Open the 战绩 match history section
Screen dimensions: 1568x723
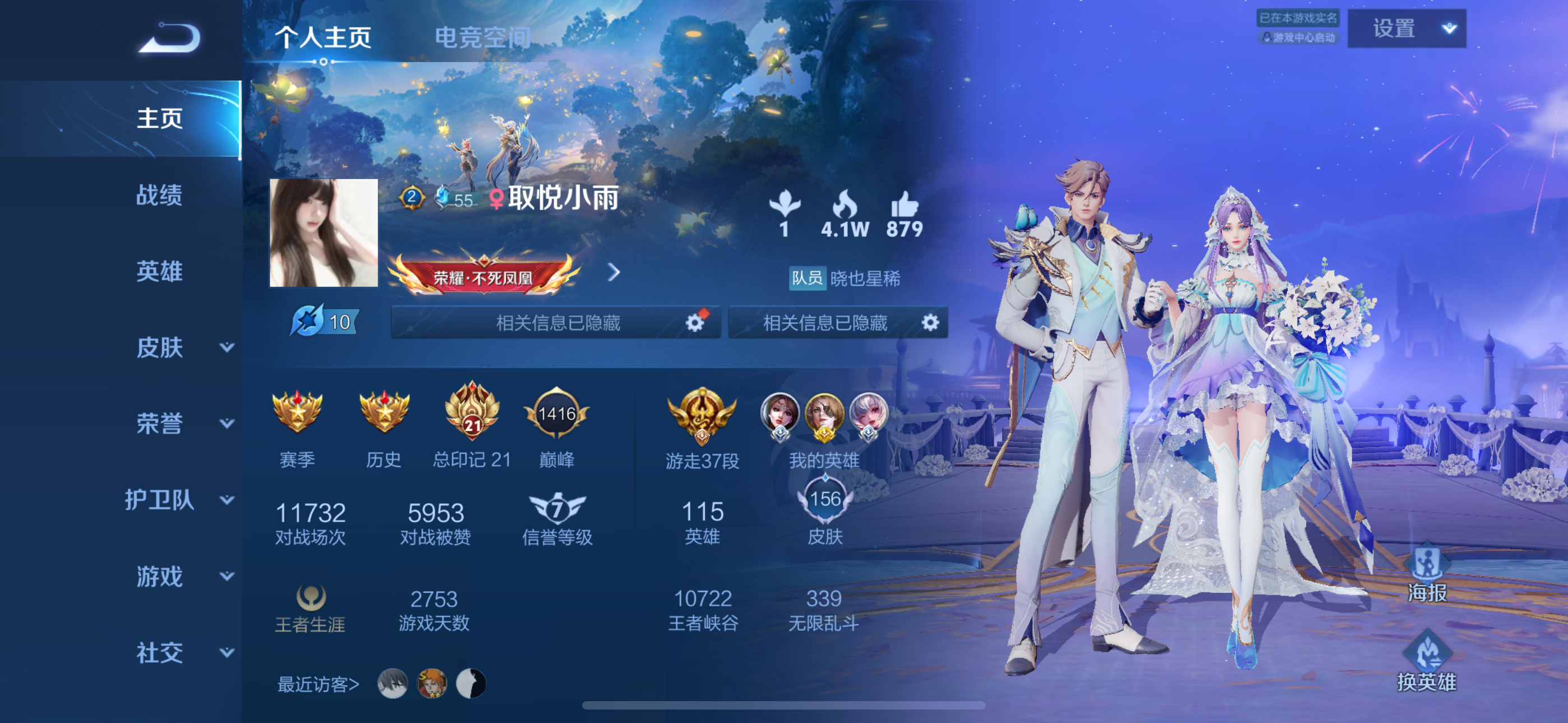(159, 194)
